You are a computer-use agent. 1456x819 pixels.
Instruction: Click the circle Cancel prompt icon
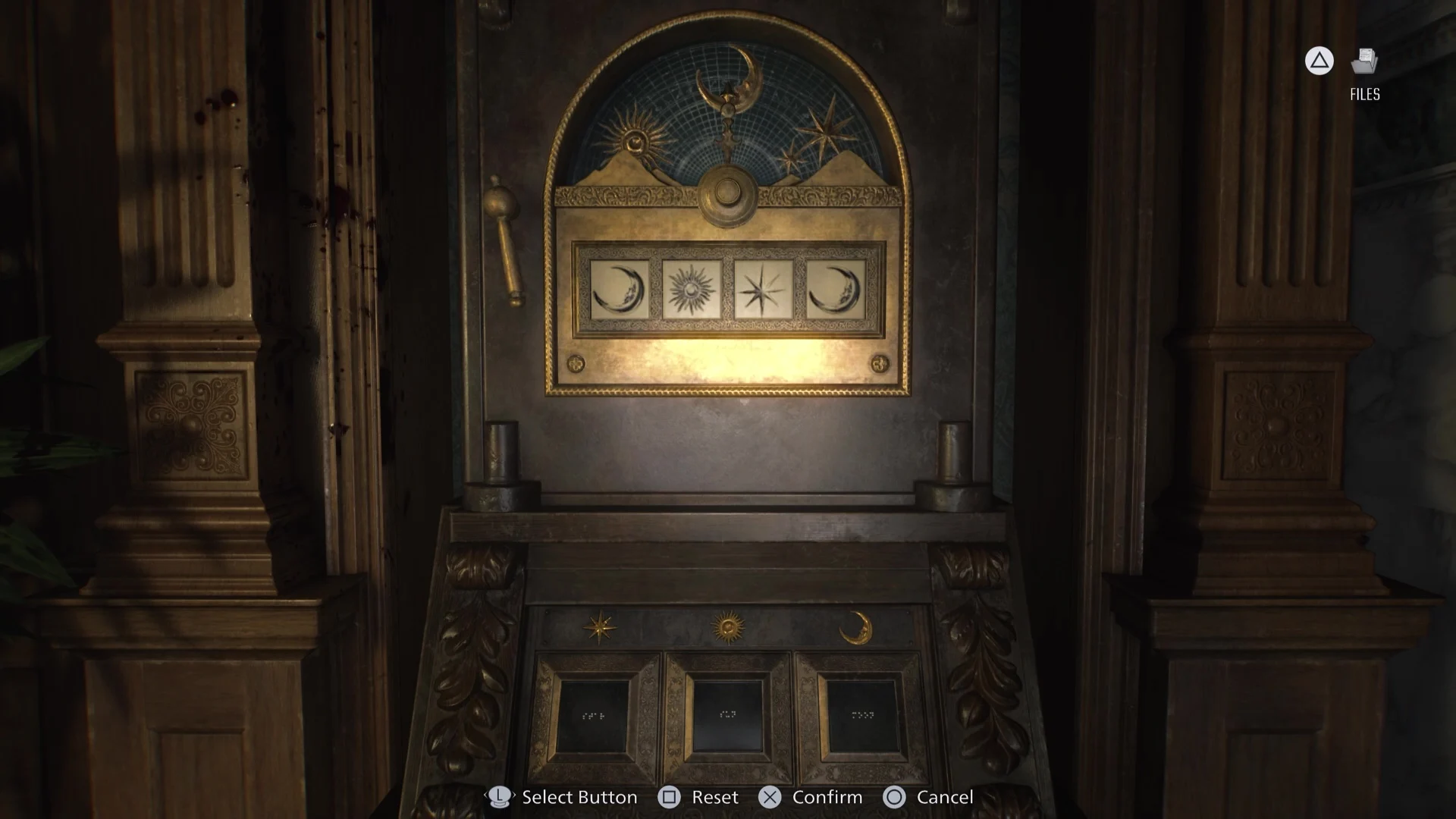(x=896, y=797)
